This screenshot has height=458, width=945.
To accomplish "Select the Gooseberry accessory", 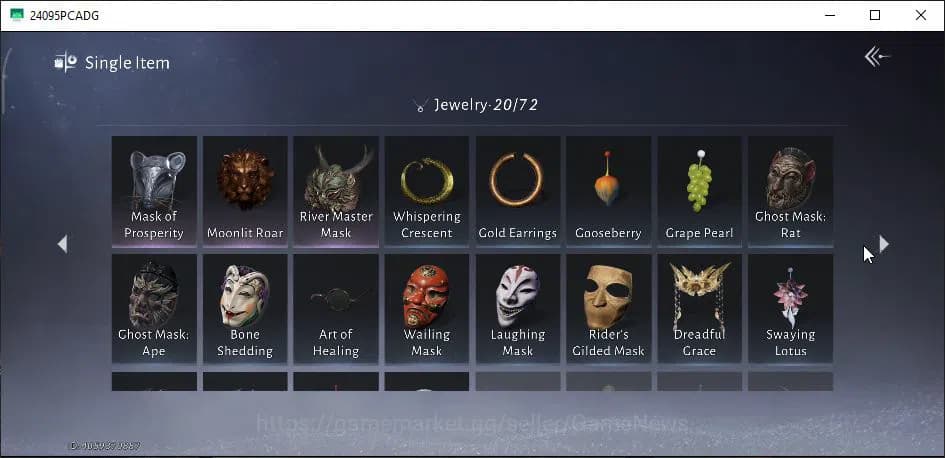I will [x=608, y=190].
